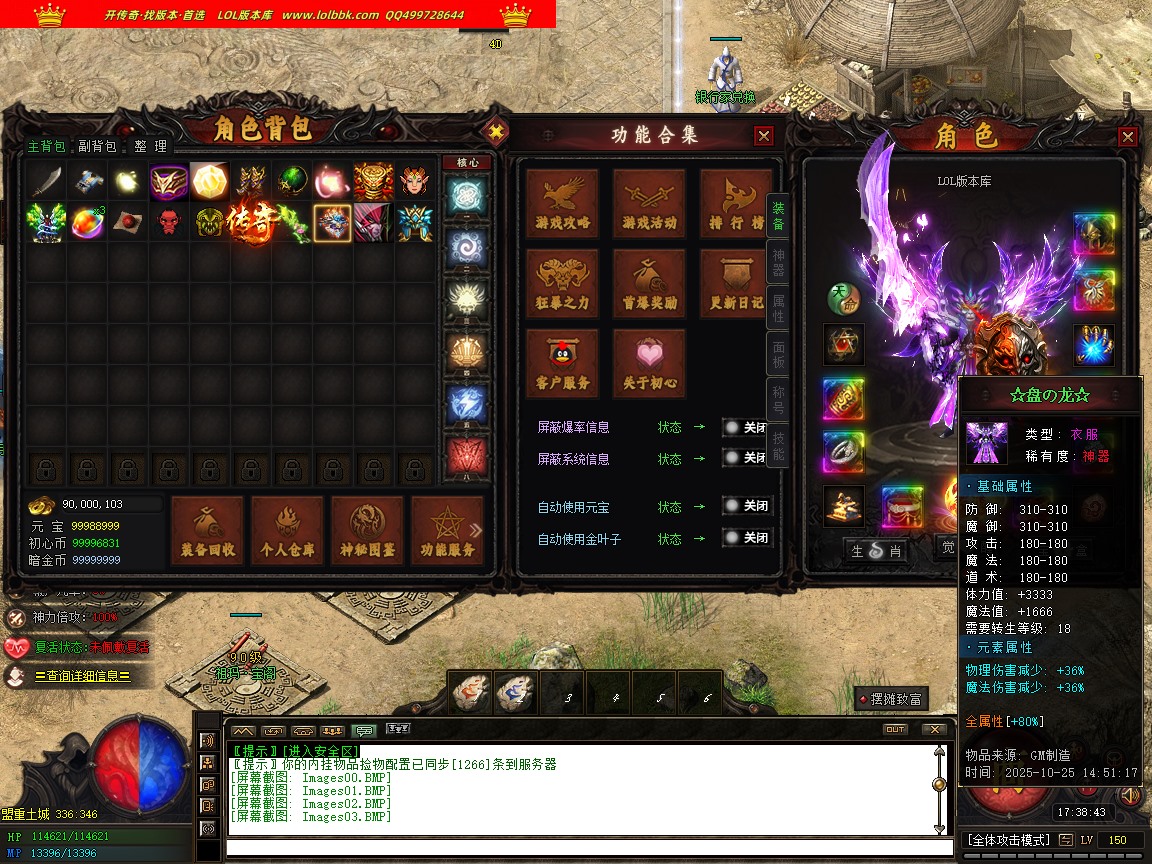Switch to the 副背包 bag tab
Image resolution: width=1152 pixels, height=864 pixels.
pos(97,146)
